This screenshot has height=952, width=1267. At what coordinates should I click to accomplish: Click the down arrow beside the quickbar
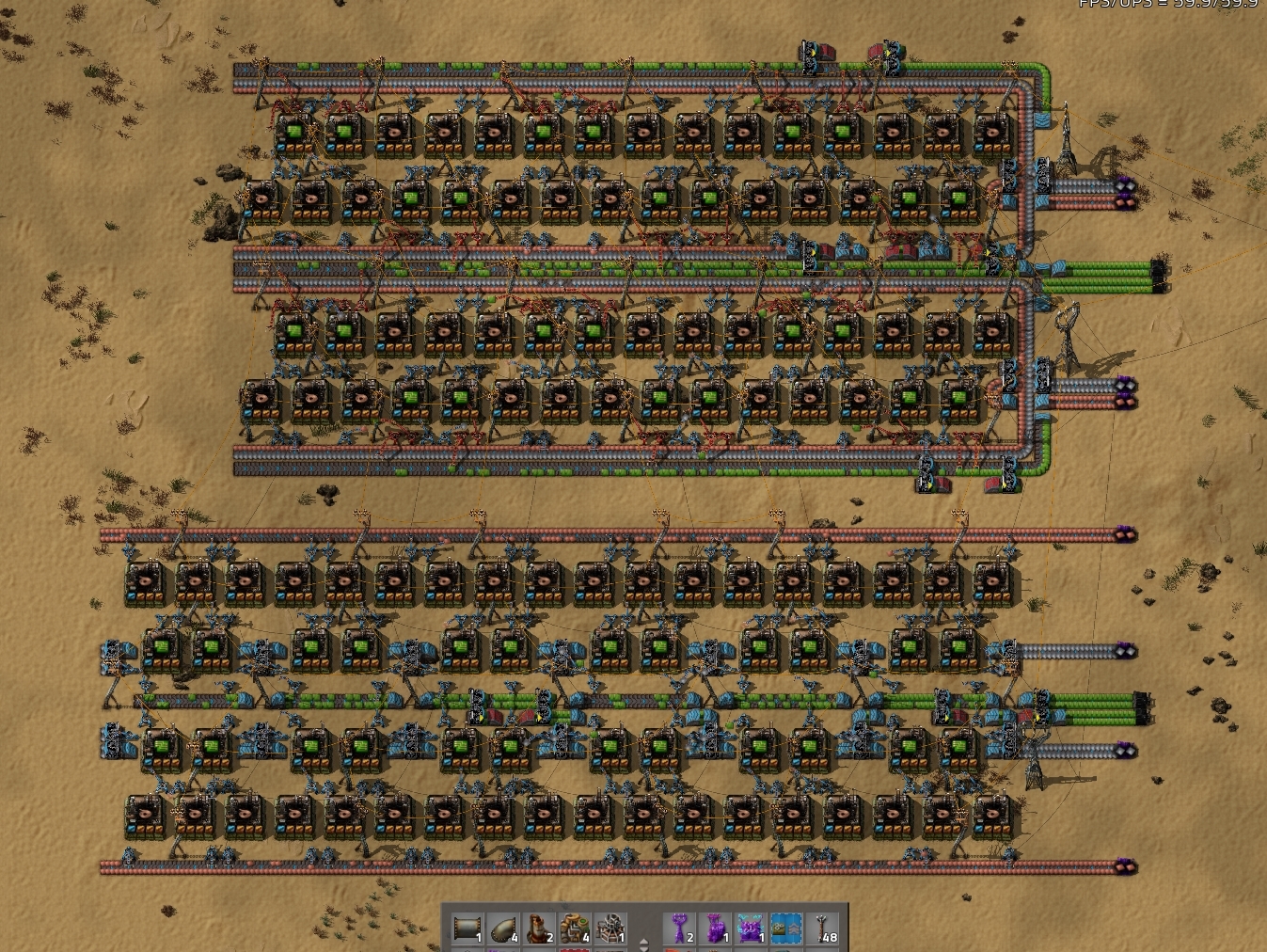tap(643, 950)
